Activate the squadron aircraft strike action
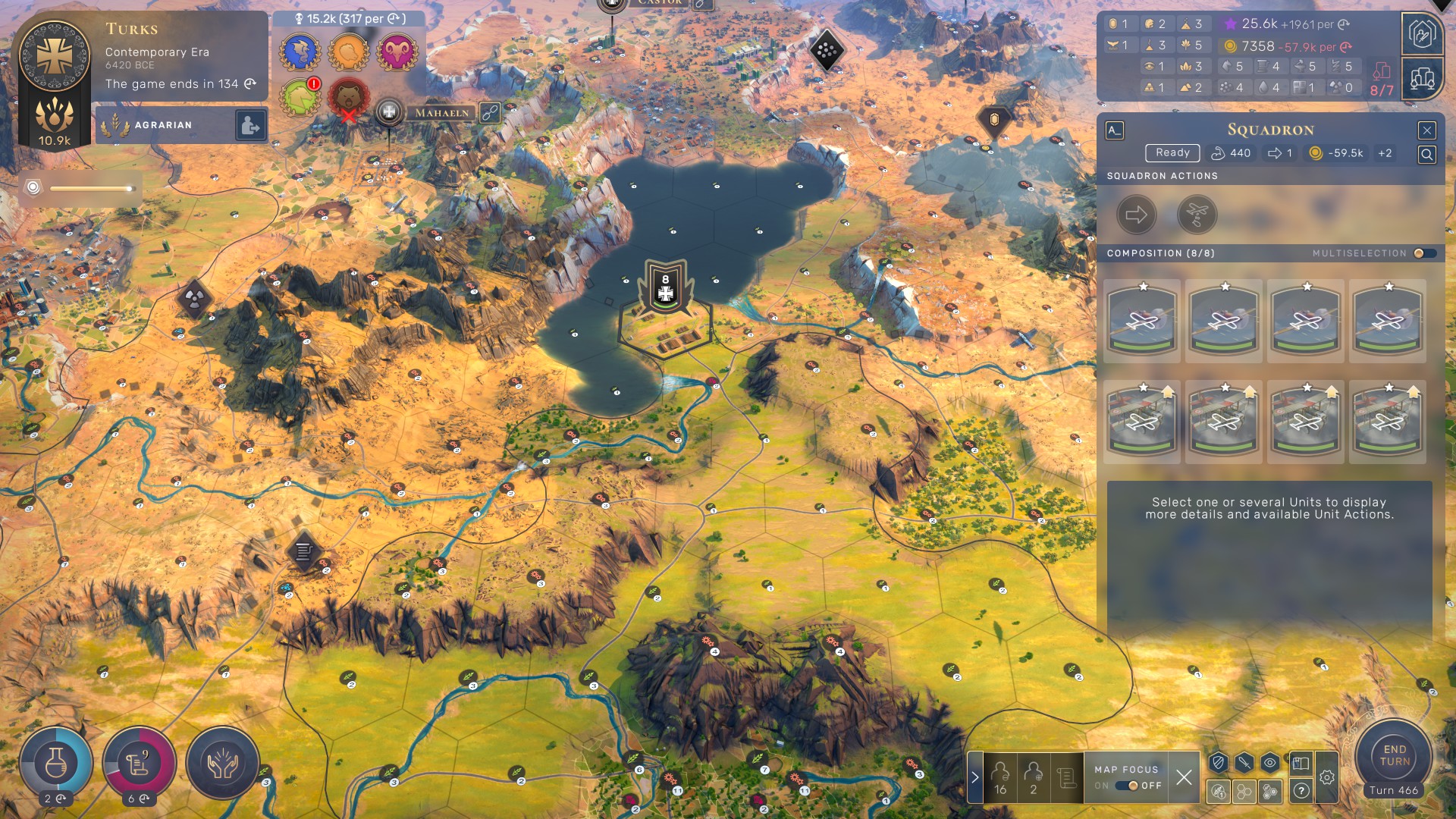The width and height of the screenshot is (1456, 819). tap(1197, 215)
